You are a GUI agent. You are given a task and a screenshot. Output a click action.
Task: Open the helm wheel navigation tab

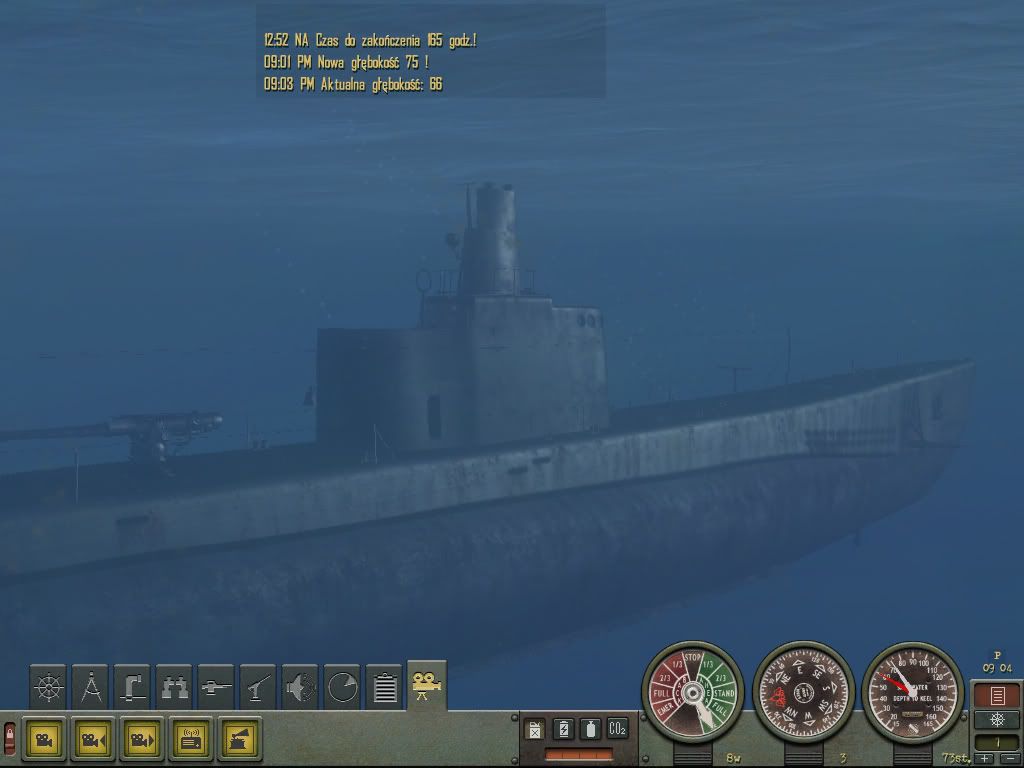coord(48,686)
